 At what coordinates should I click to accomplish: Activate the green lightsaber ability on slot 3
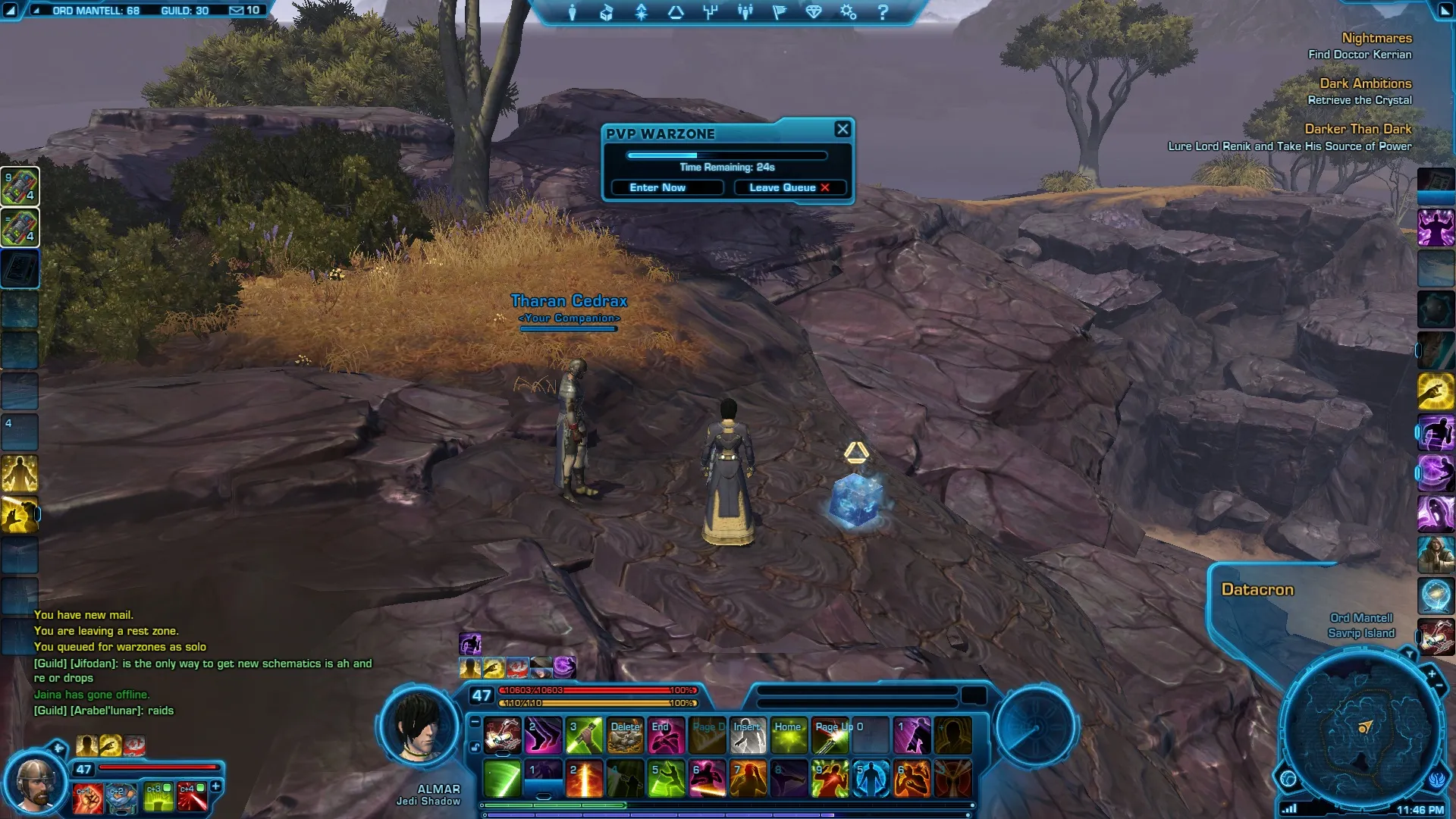[585, 736]
